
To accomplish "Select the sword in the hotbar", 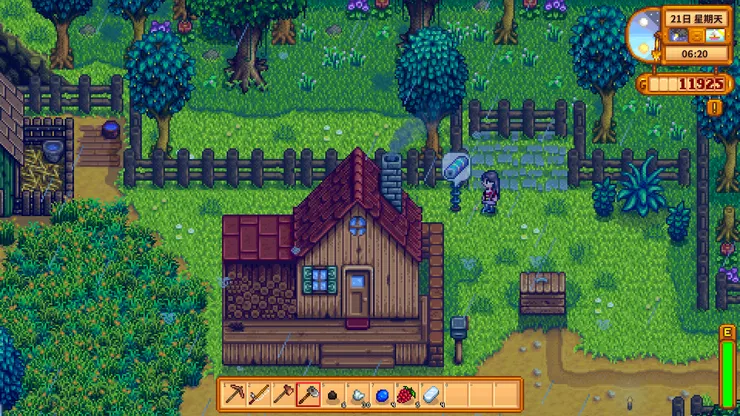I will pos(259,393).
